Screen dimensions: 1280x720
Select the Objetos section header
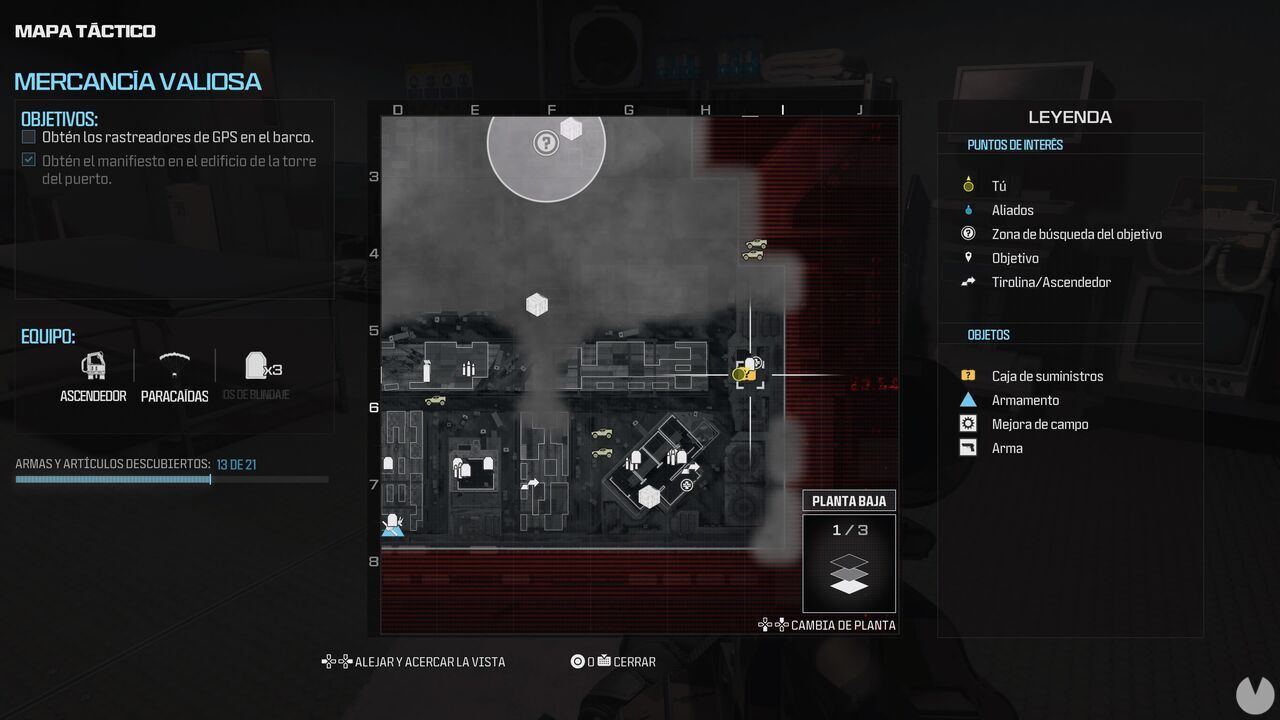(x=988, y=334)
